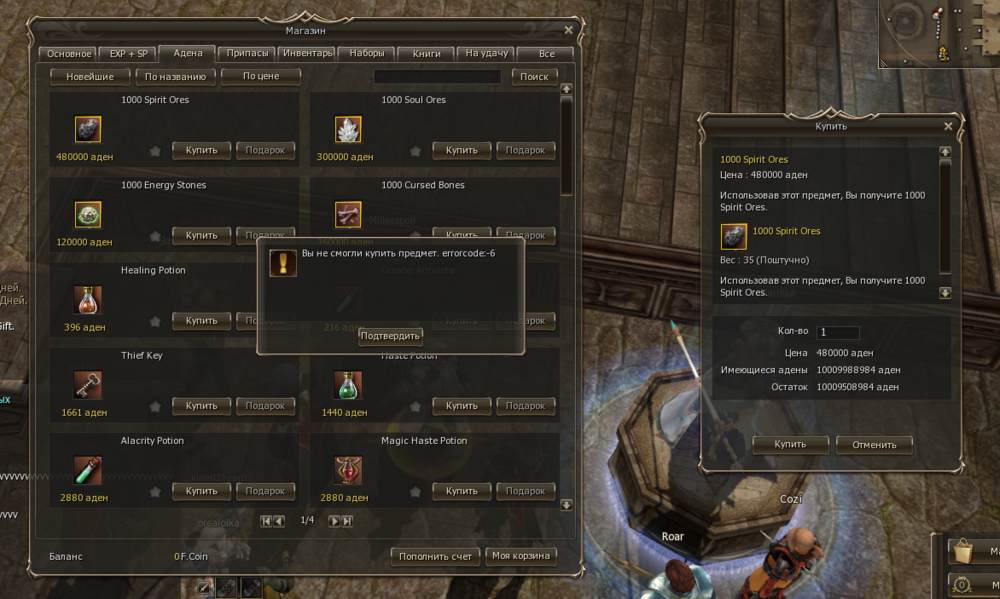
Task: Switch to the EXP + SP tab
Action: 128,54
